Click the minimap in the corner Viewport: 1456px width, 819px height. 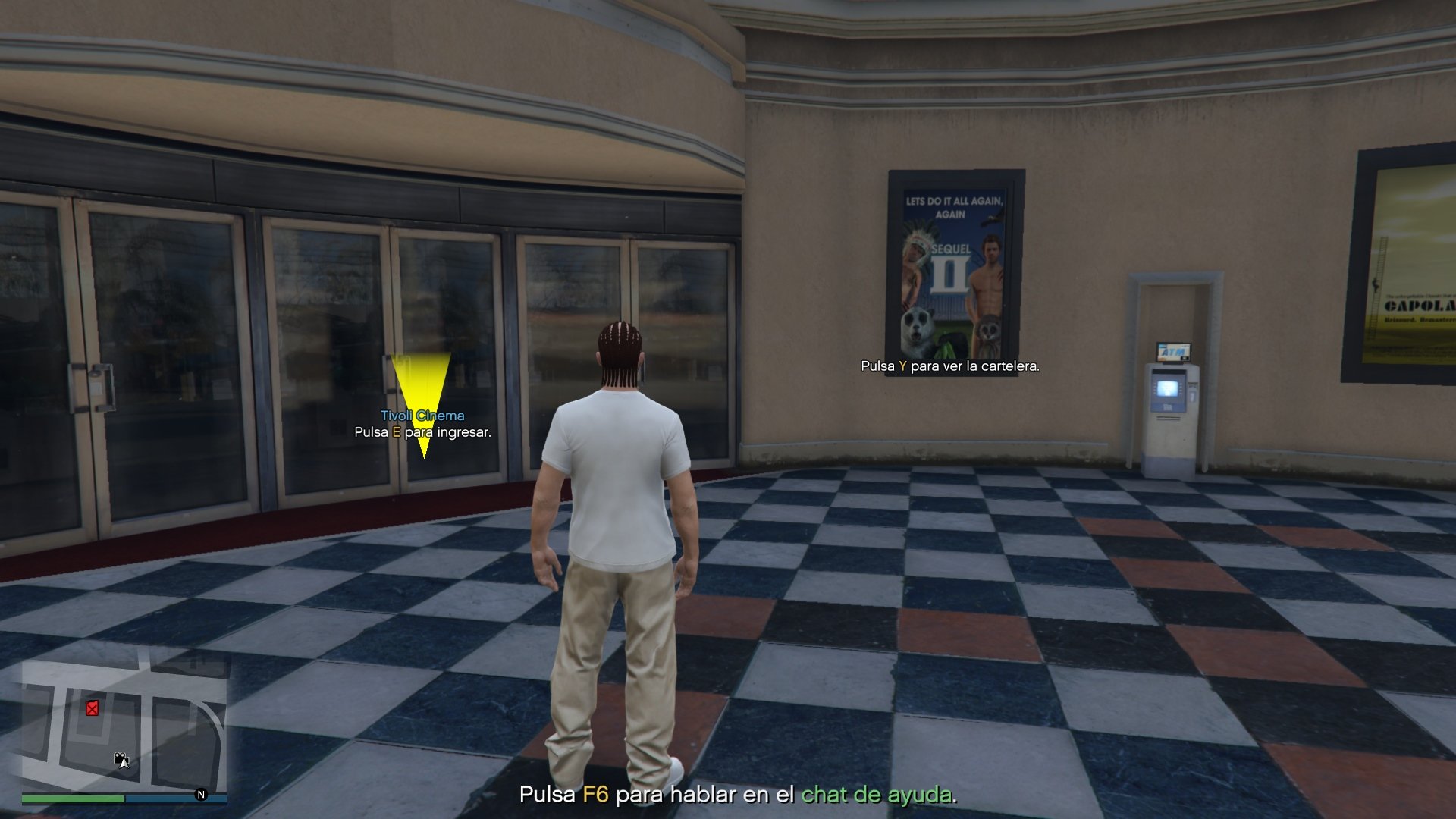[124, 725]
